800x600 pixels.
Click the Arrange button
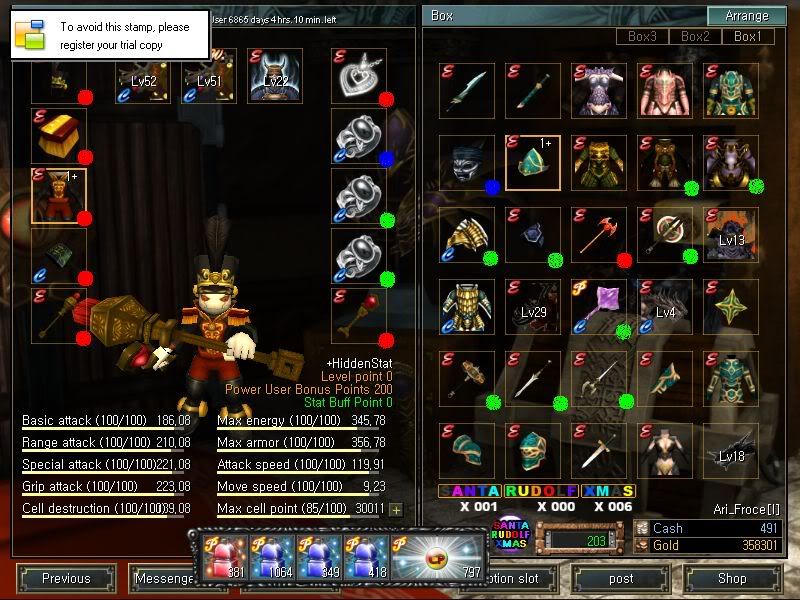(x=747, y=16)
